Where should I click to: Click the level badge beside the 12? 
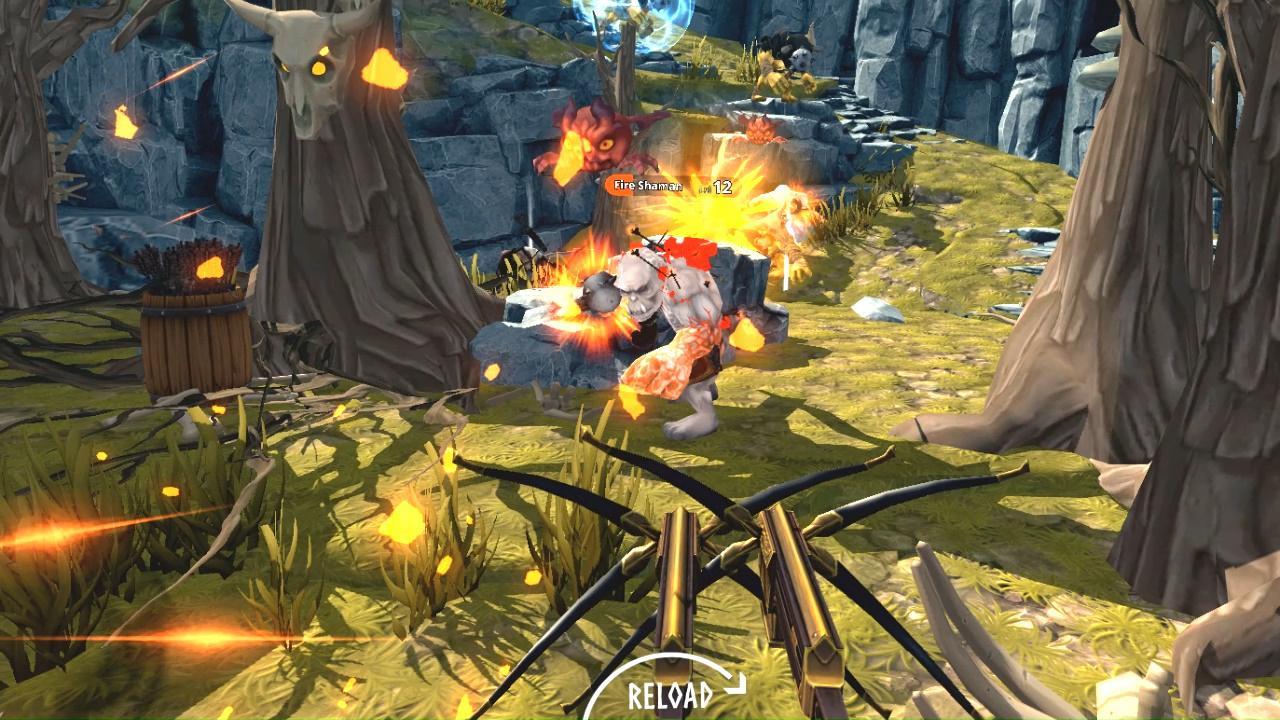pyautogui.click(x=703, y=187)
